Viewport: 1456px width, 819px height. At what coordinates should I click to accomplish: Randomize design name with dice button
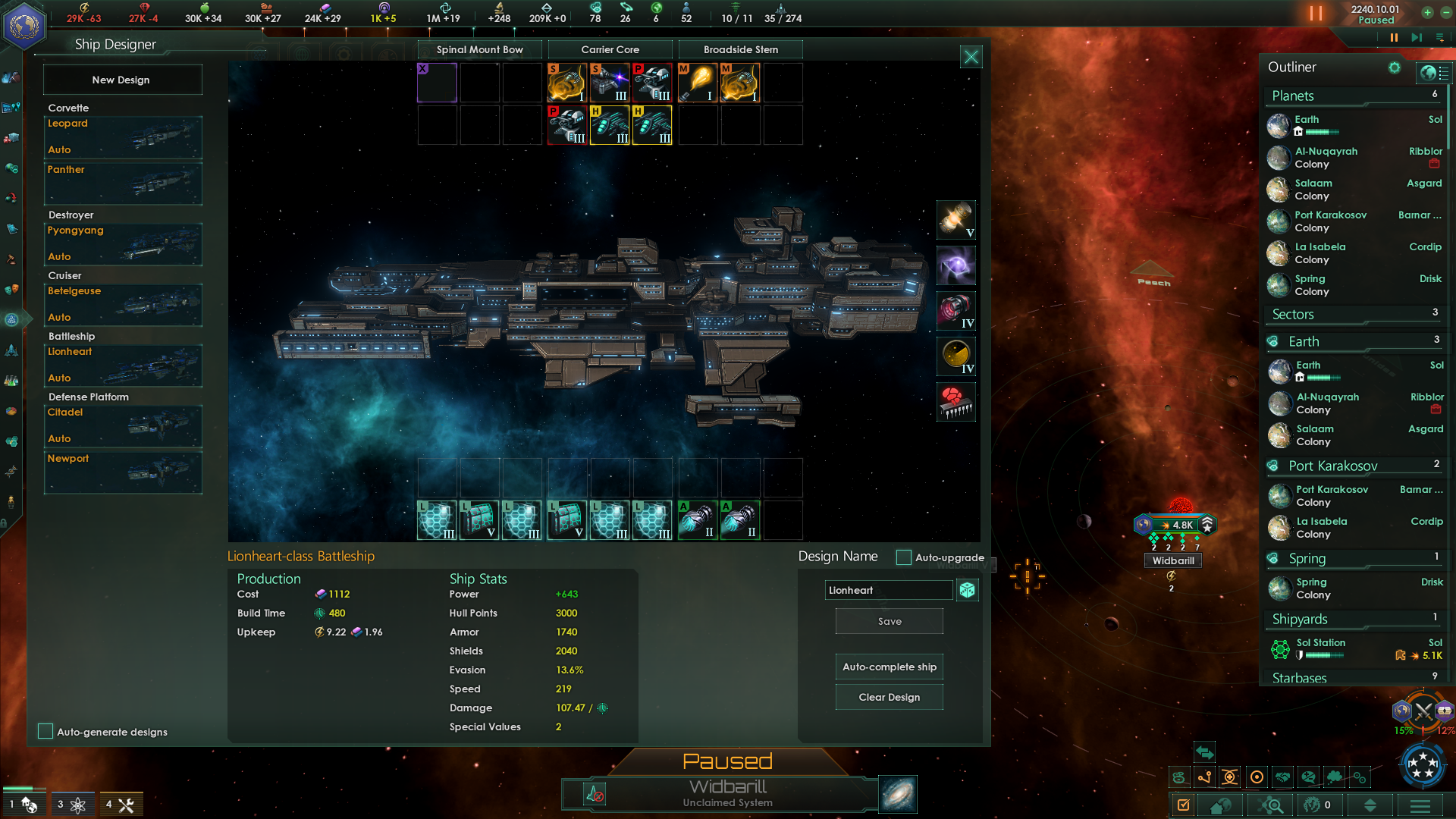pyautogui.click(x=967, y=590)
